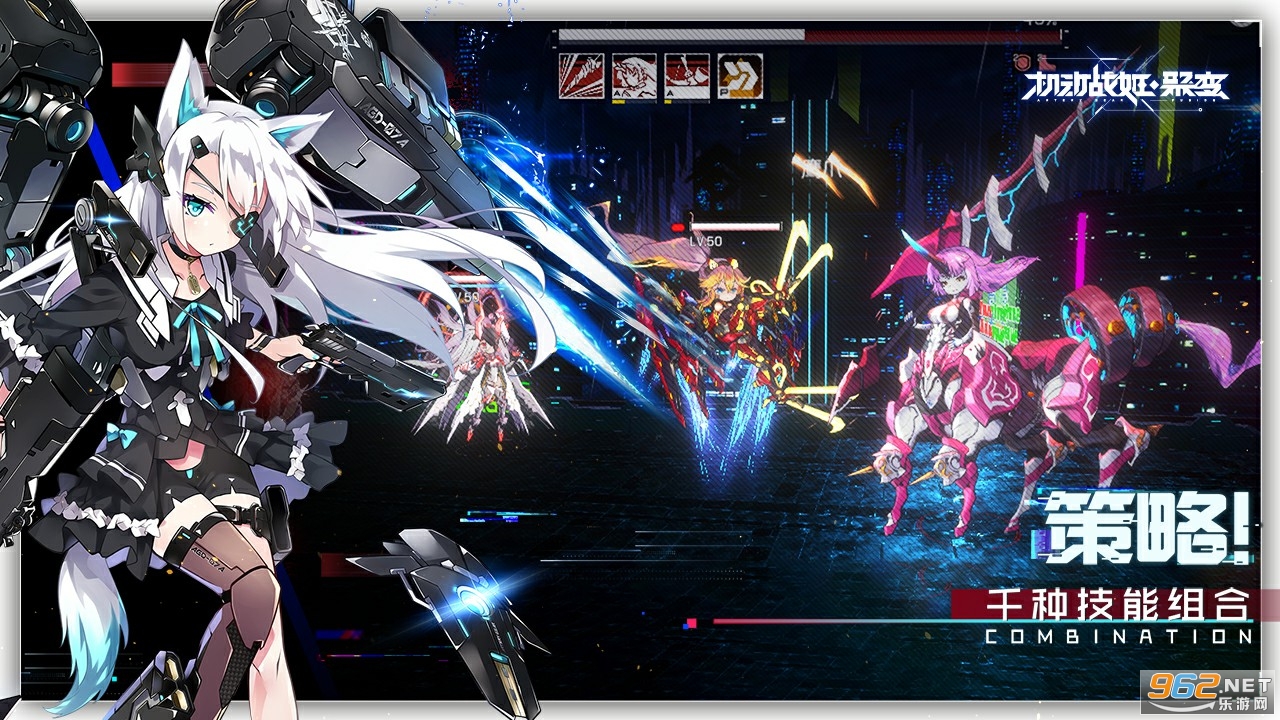
Task: Select the first red slash skill icon
Action: 581,75
